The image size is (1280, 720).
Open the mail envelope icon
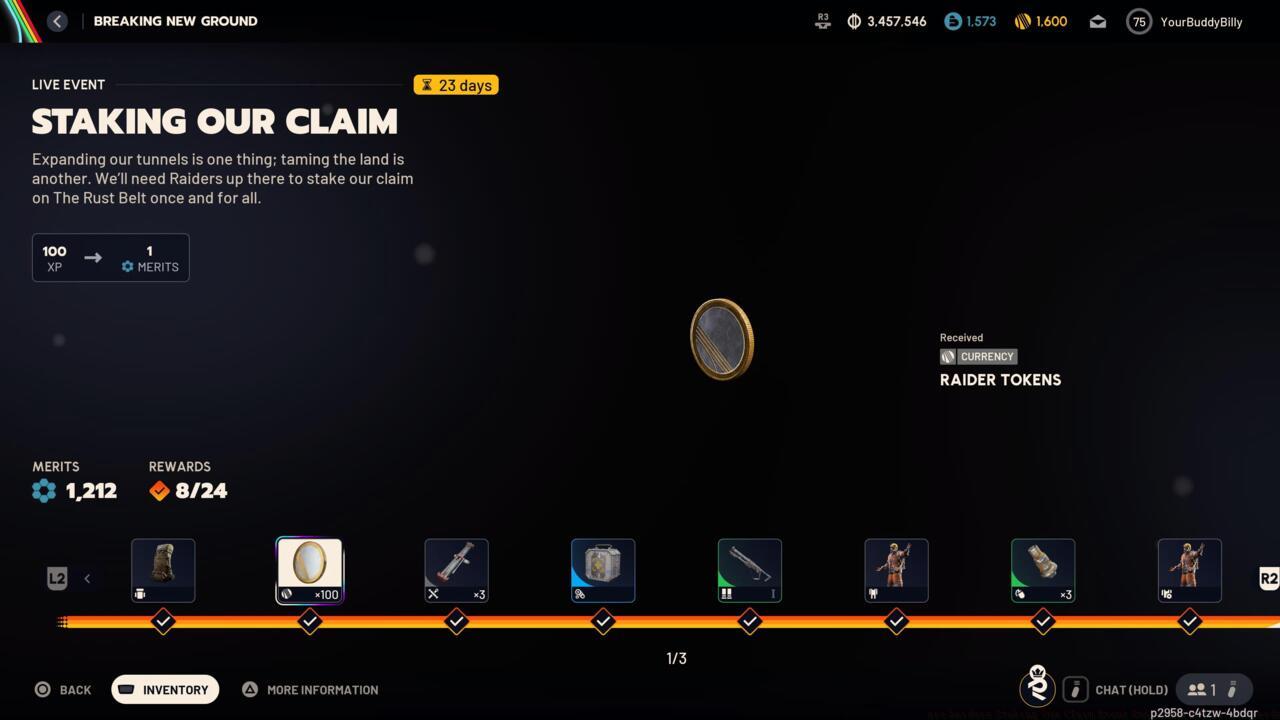coord(1097,21)
